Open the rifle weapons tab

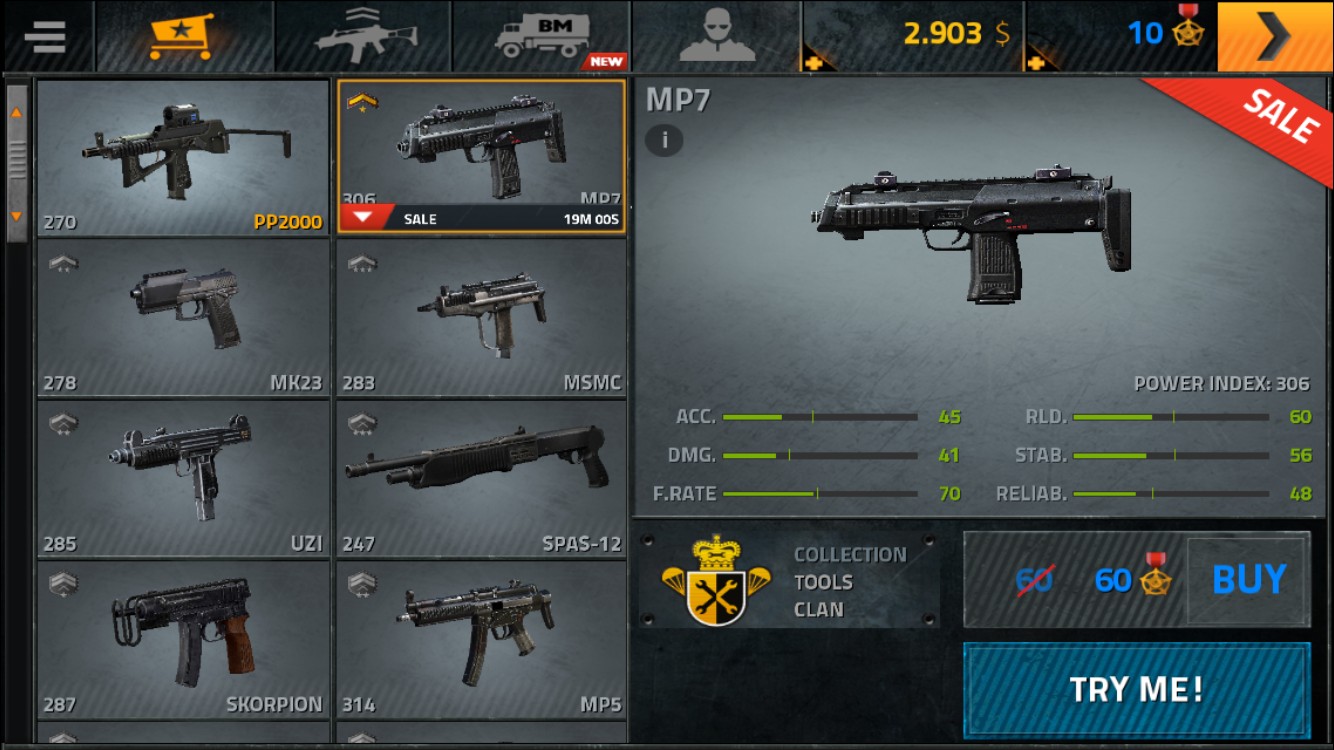[363, 36]
